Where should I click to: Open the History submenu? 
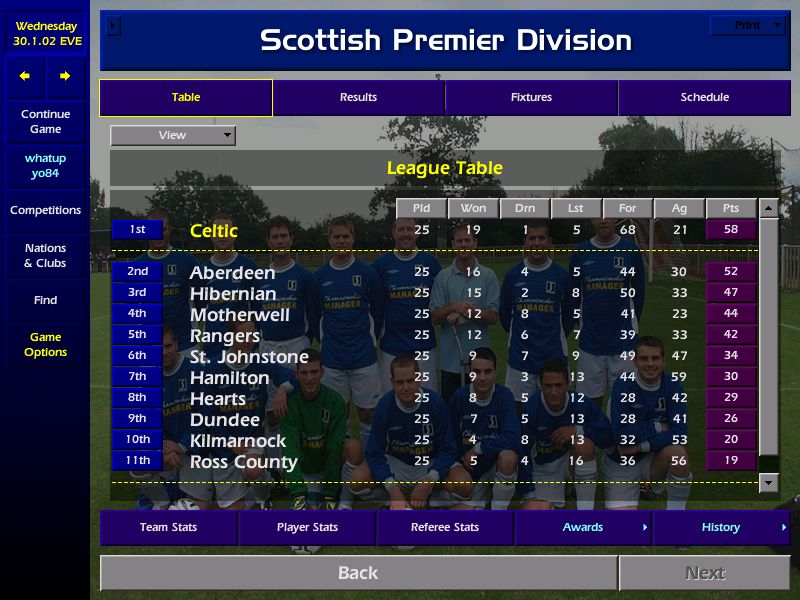coord(721,528)
